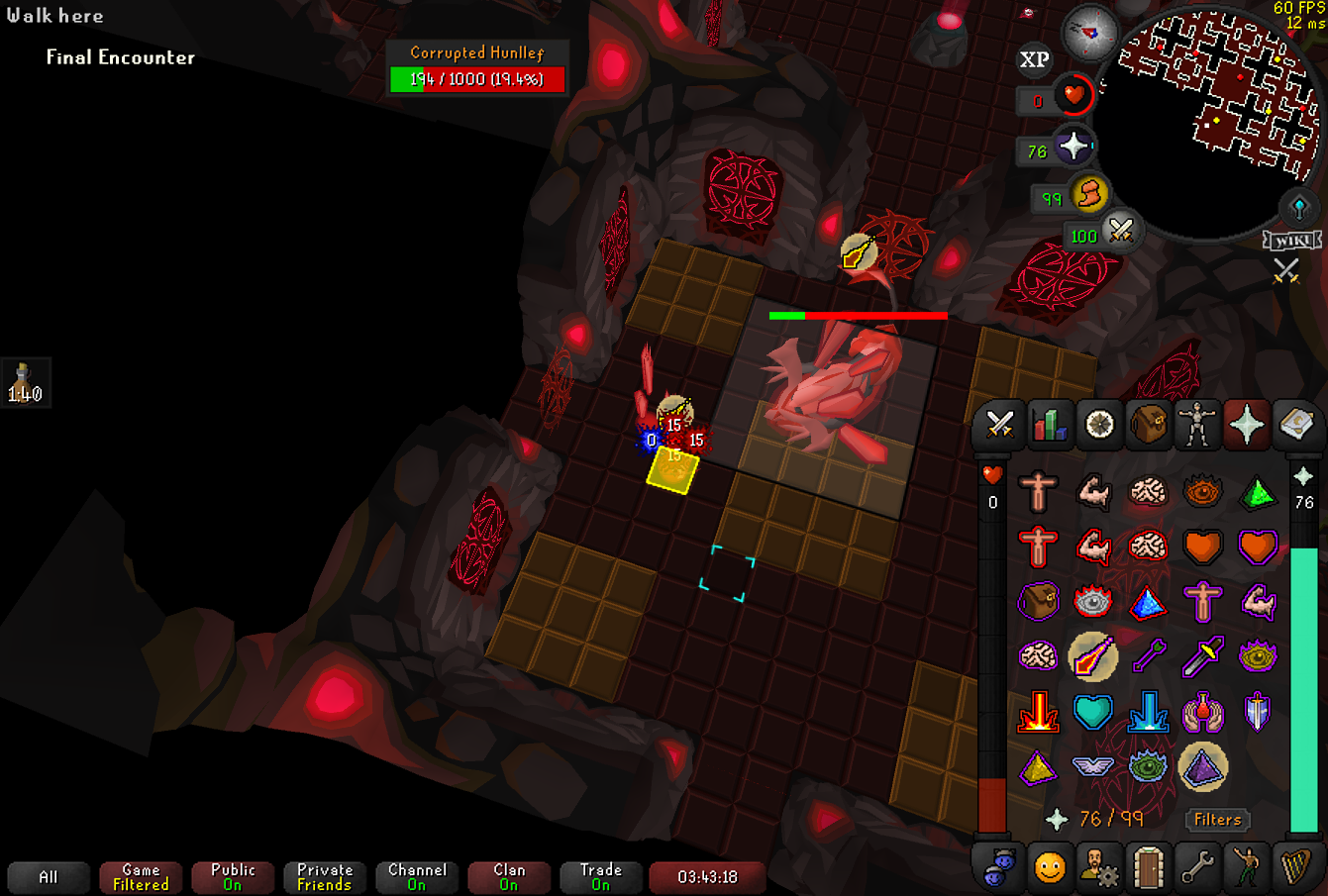
Task: Switch to the Inventory backpack tab
Action: point(1148,425)
